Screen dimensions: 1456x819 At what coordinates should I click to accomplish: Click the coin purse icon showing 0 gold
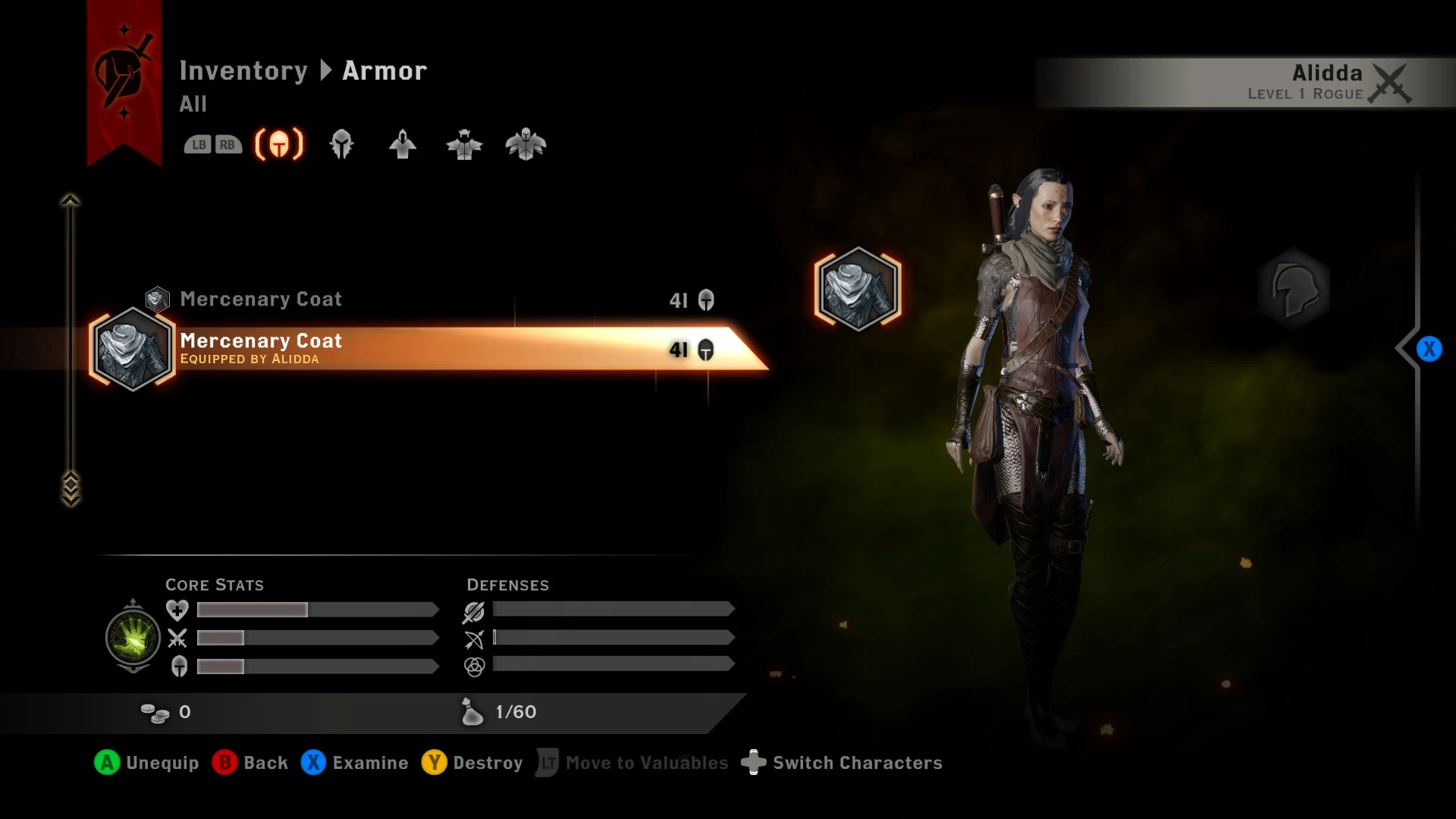click(x=157, y=711)
